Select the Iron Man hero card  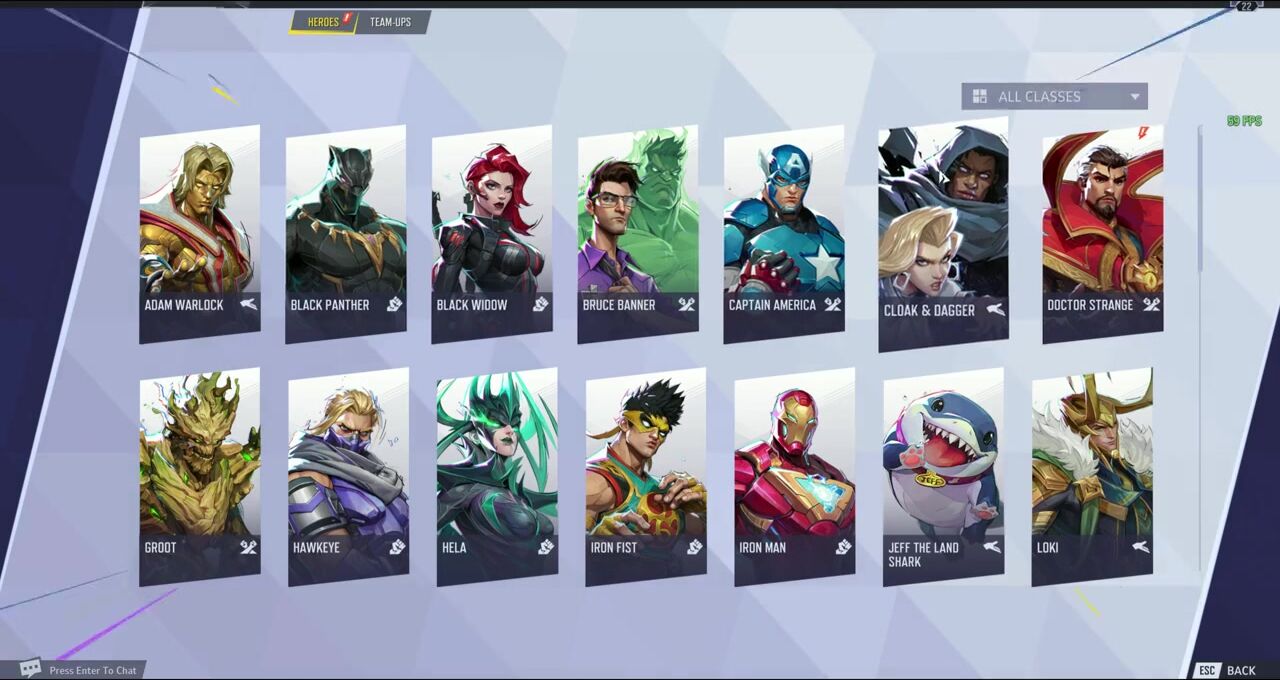794,475
